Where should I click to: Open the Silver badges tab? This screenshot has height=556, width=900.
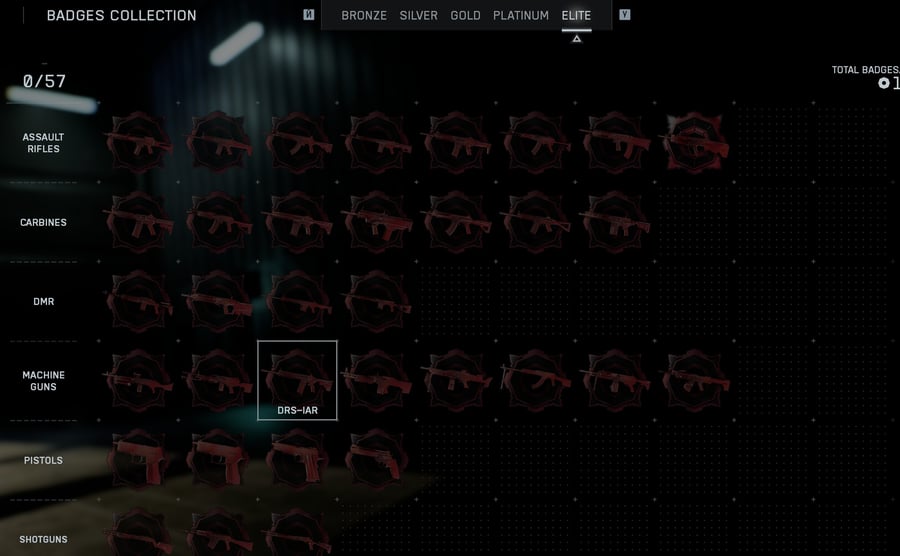click(x=419, y=16)
